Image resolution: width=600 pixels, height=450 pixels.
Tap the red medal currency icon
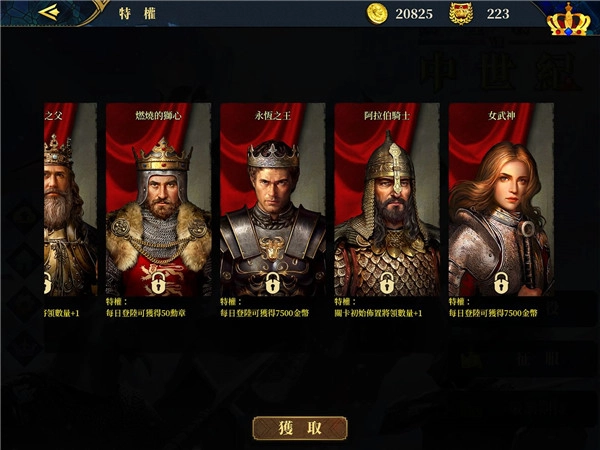461,13
